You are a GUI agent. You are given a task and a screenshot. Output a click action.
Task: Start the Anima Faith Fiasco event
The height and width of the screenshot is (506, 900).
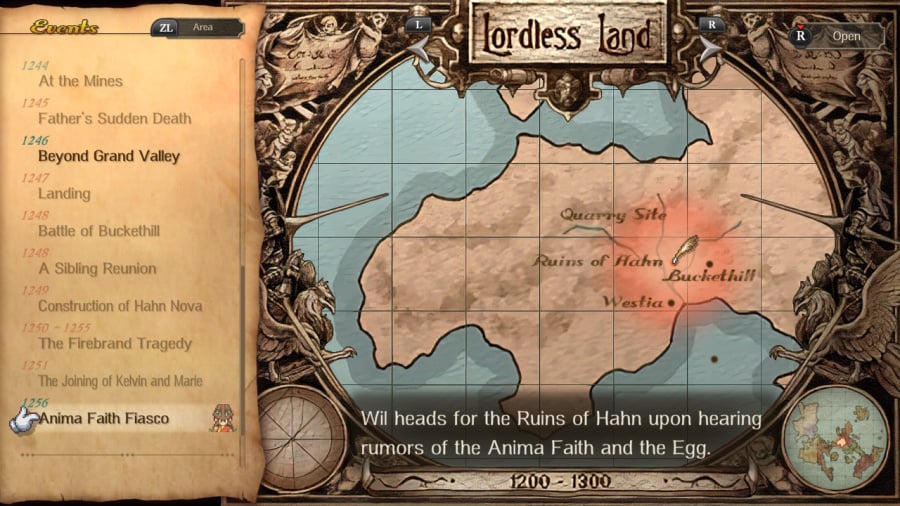(104, 418)
